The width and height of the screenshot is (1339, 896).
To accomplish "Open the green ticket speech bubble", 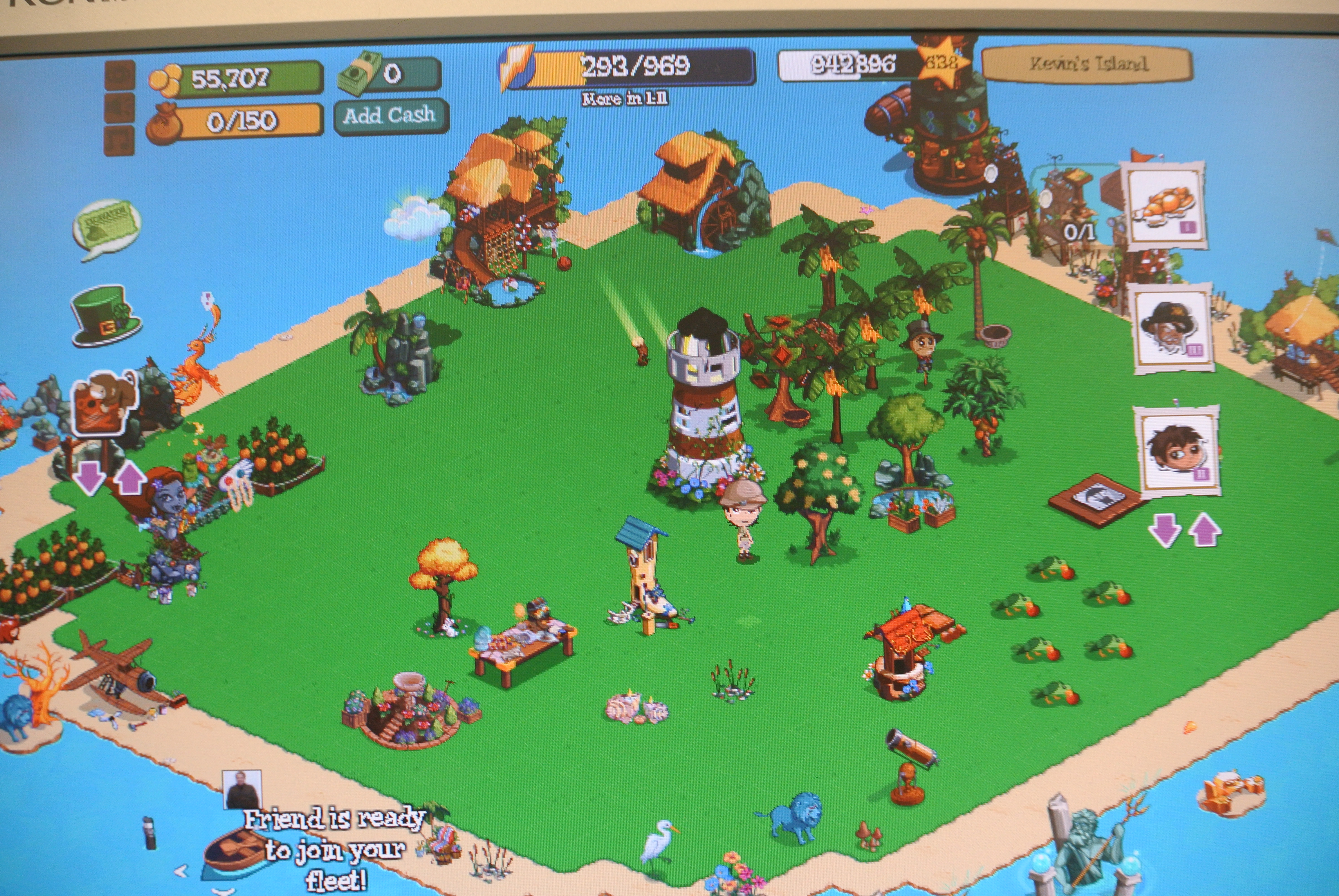I will click(106, 227).
